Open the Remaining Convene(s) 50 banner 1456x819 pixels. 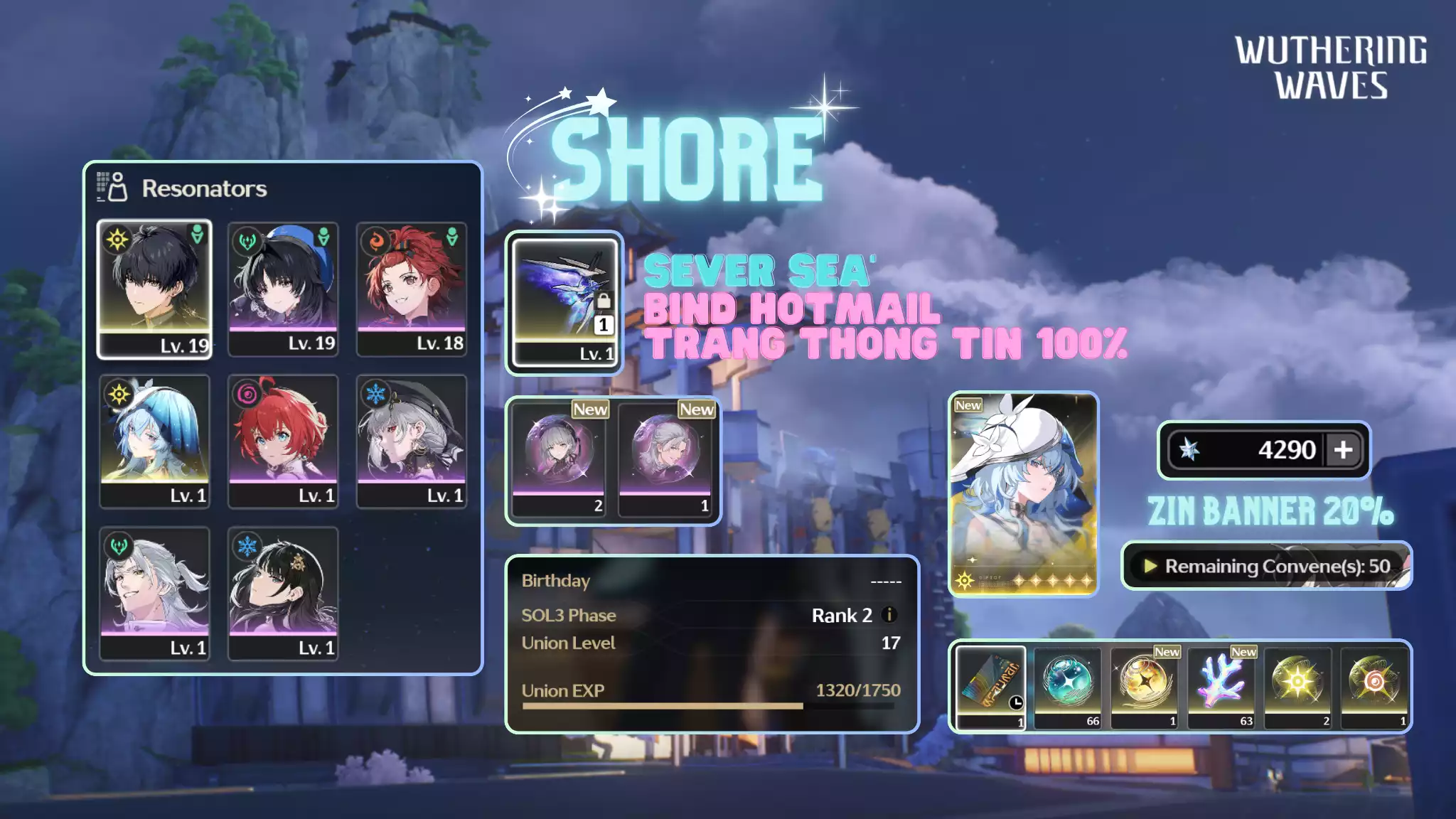pos(1266,566)
